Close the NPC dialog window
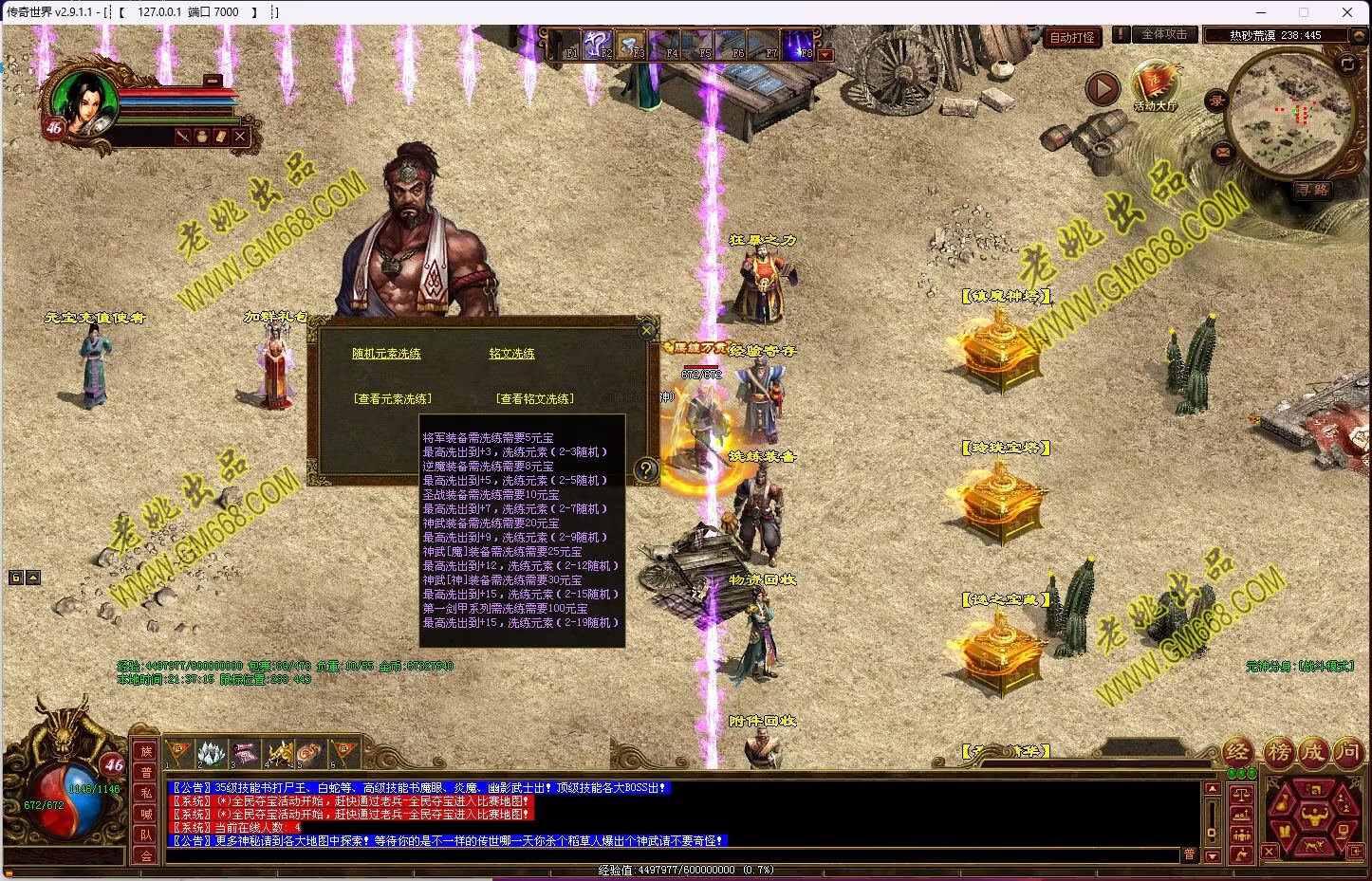 (647, 330)
